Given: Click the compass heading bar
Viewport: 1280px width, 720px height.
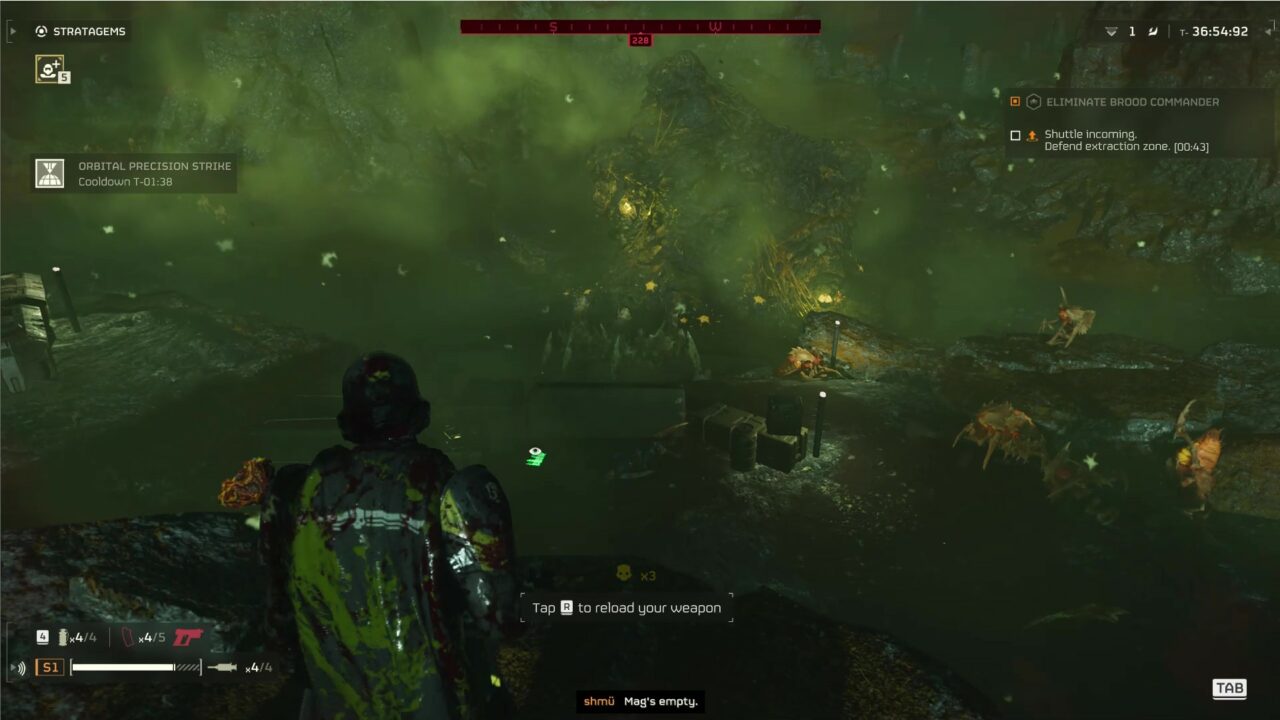Looking at the screenshot, I should click(x=640, y=27).
